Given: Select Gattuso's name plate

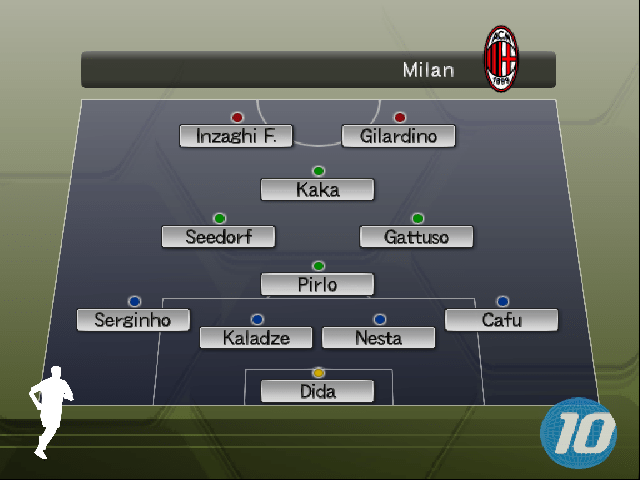Looking at the screenshot, I should (416, 237).
